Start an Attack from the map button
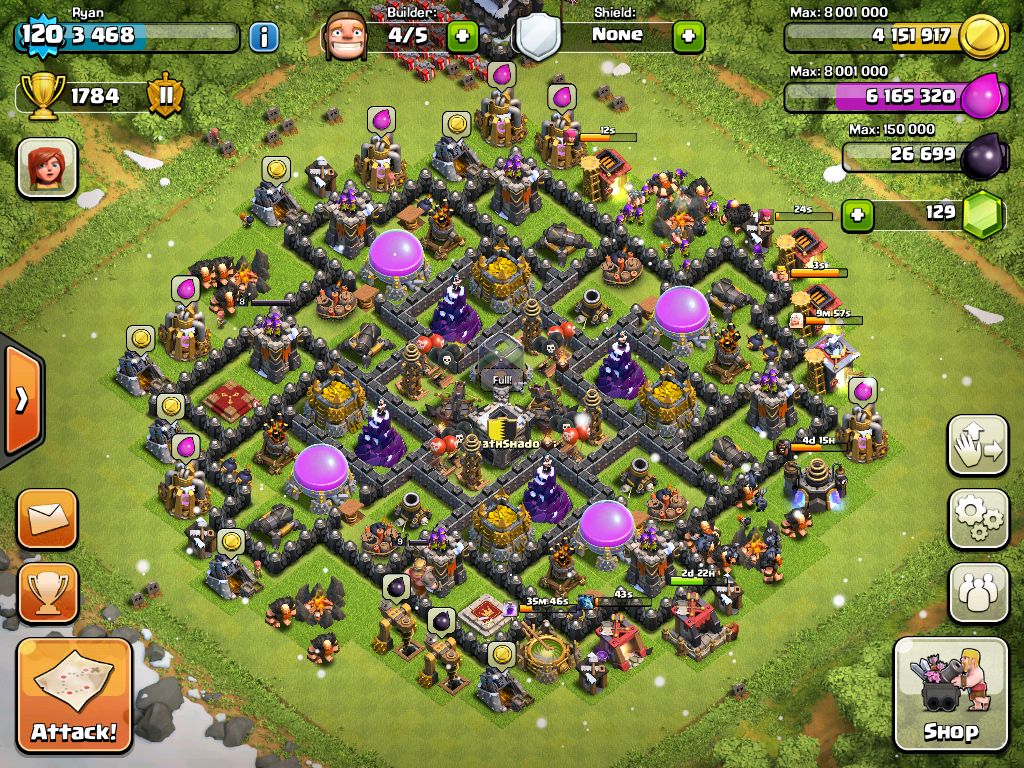 (x=75, y=693)
